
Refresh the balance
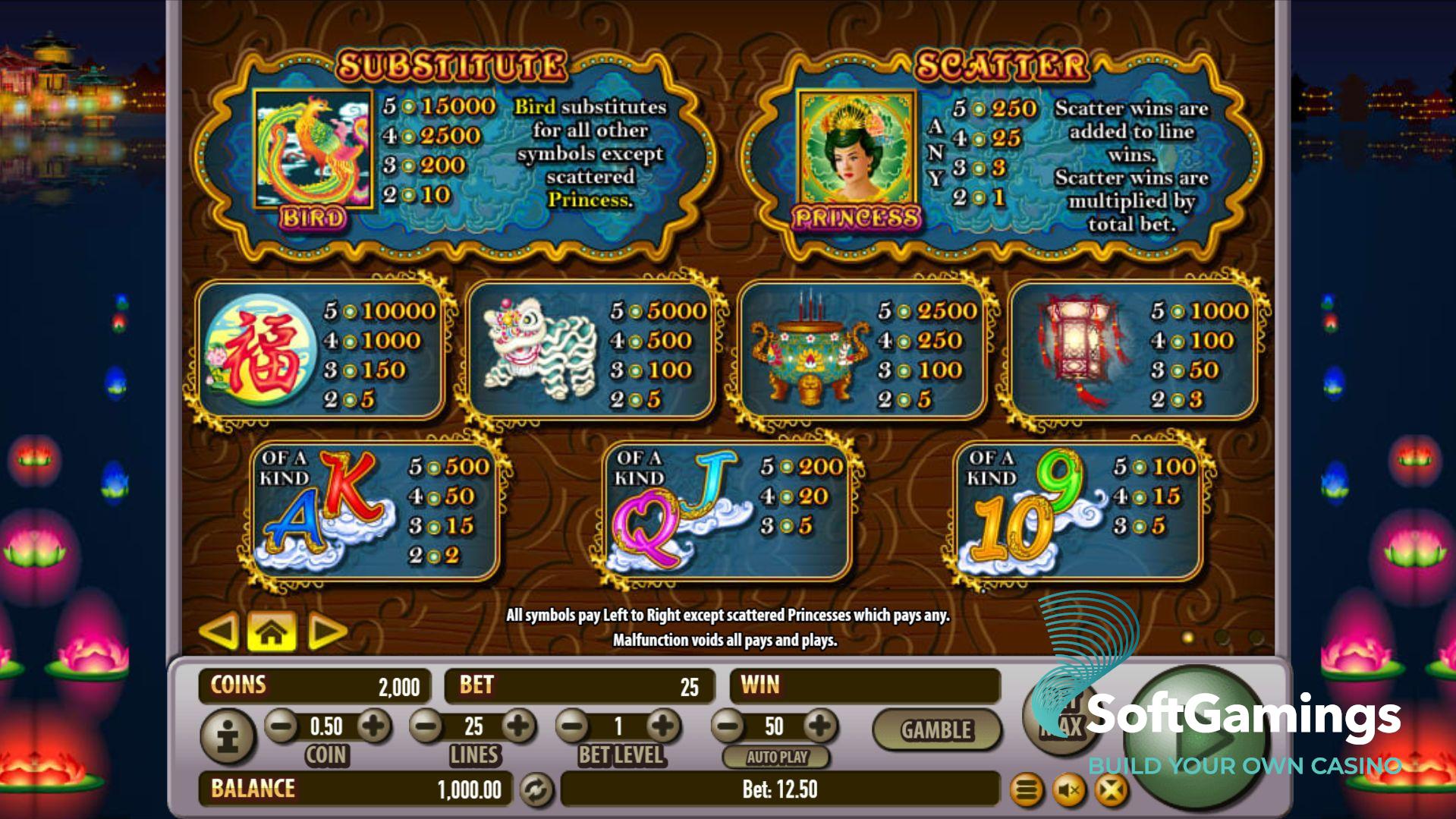pyautogui.click(x=536, y=790)
